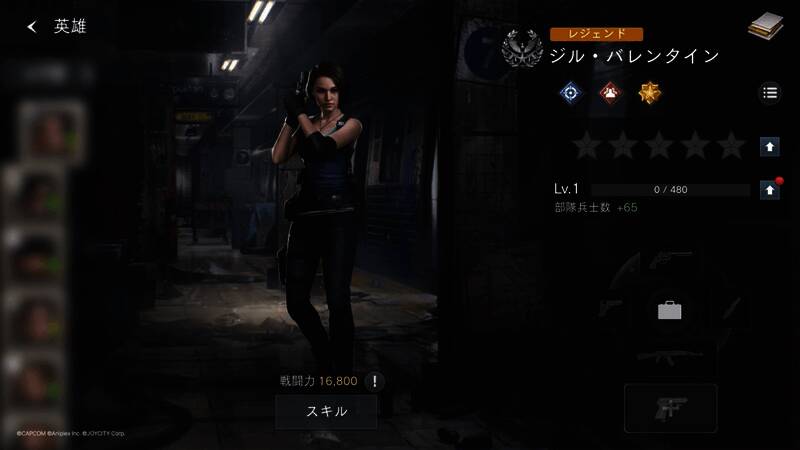Open the スキル menu
Screen dimensions: 800x450
point(326,410)
